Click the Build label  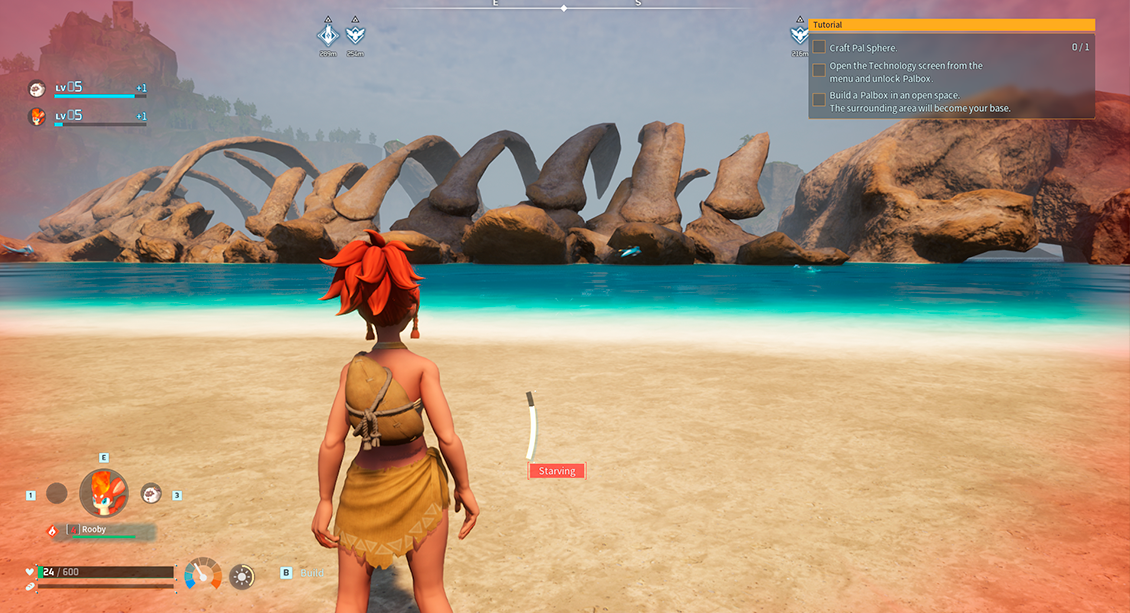(311, 573)
